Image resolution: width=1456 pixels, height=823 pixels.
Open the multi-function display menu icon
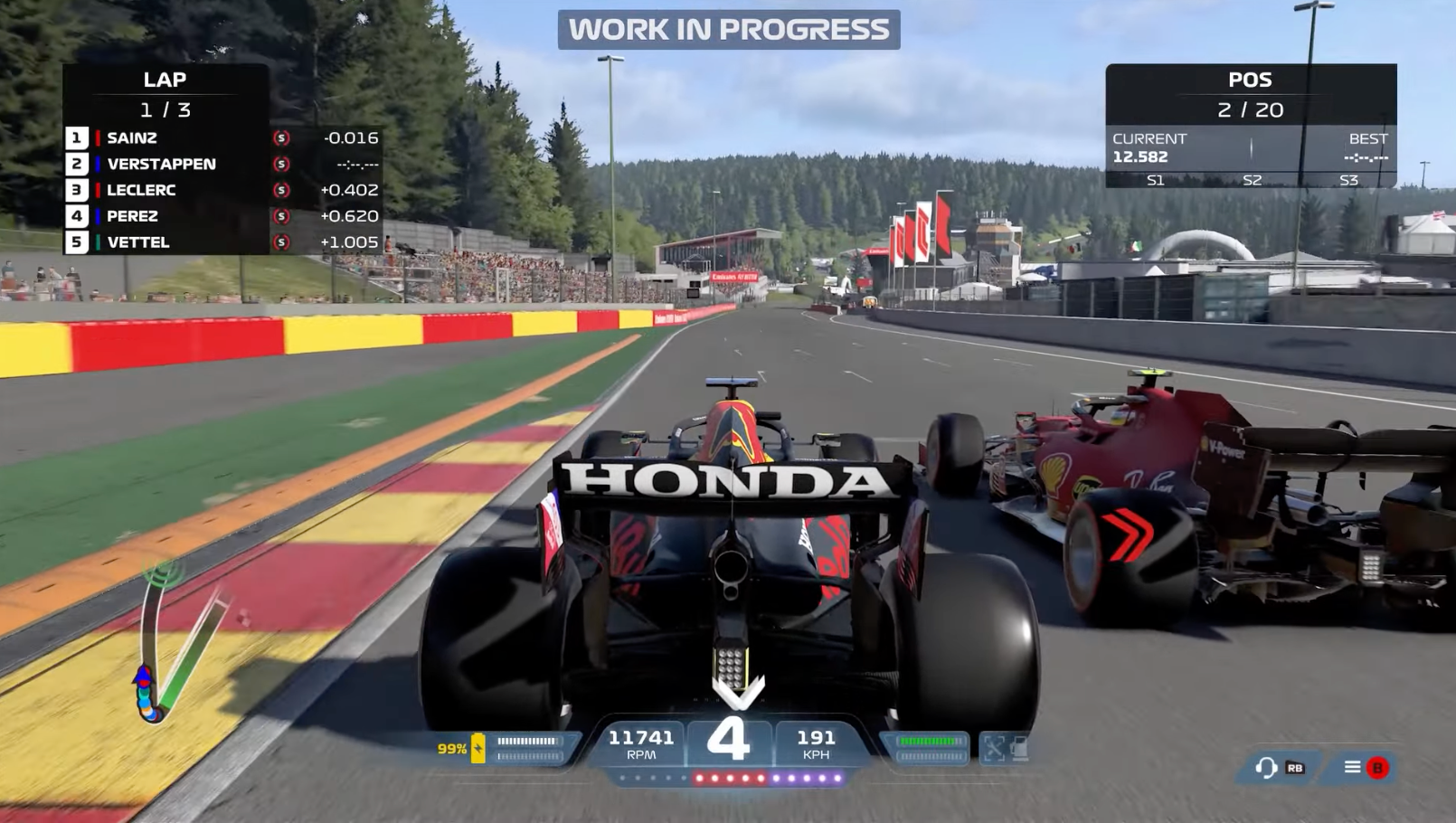coord(1353,767)
